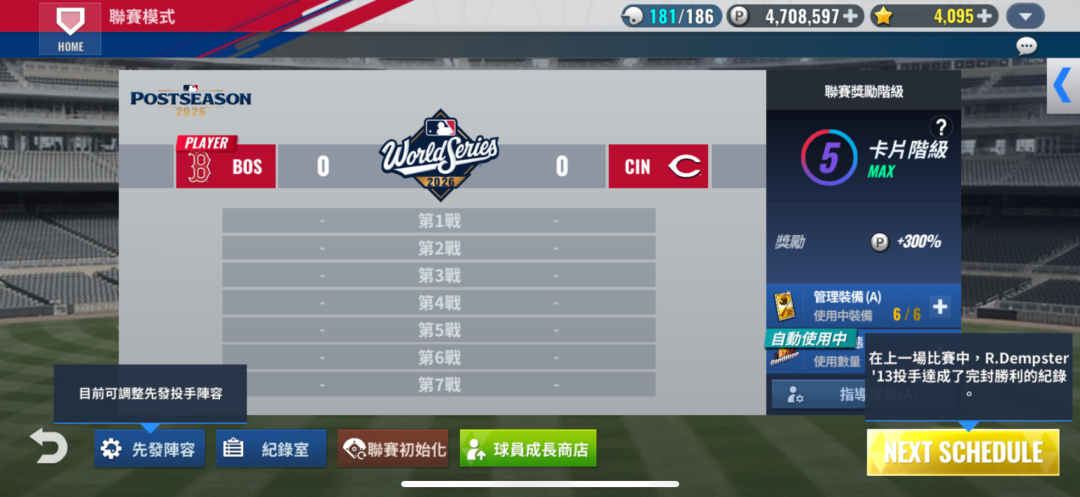The height and width of the screenshot is (497, 1080).
Task: Add 管理裝備 equipment with plus button
Action: (940, 307)
